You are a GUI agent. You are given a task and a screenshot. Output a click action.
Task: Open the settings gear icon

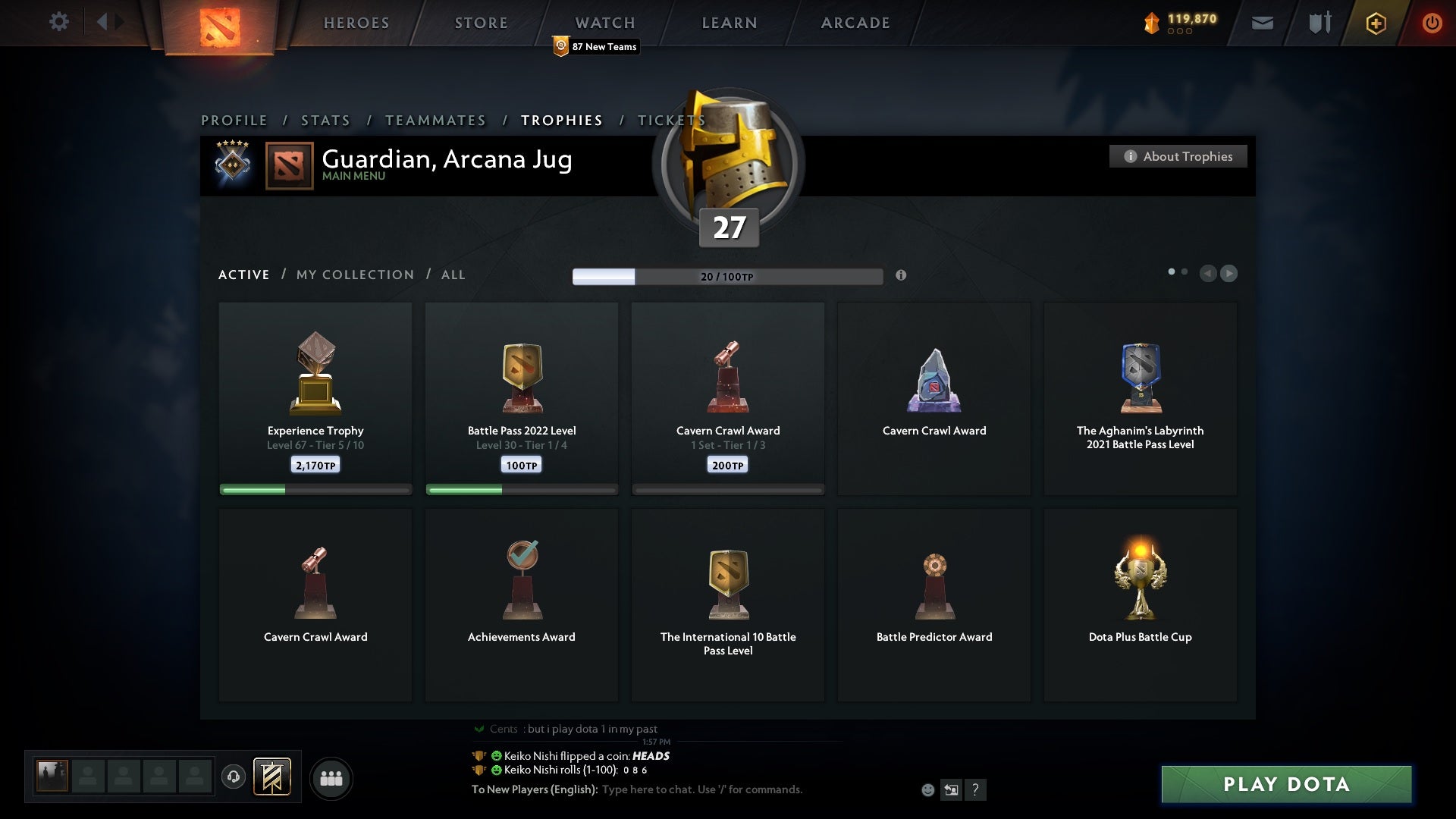(x=59, y=22)
